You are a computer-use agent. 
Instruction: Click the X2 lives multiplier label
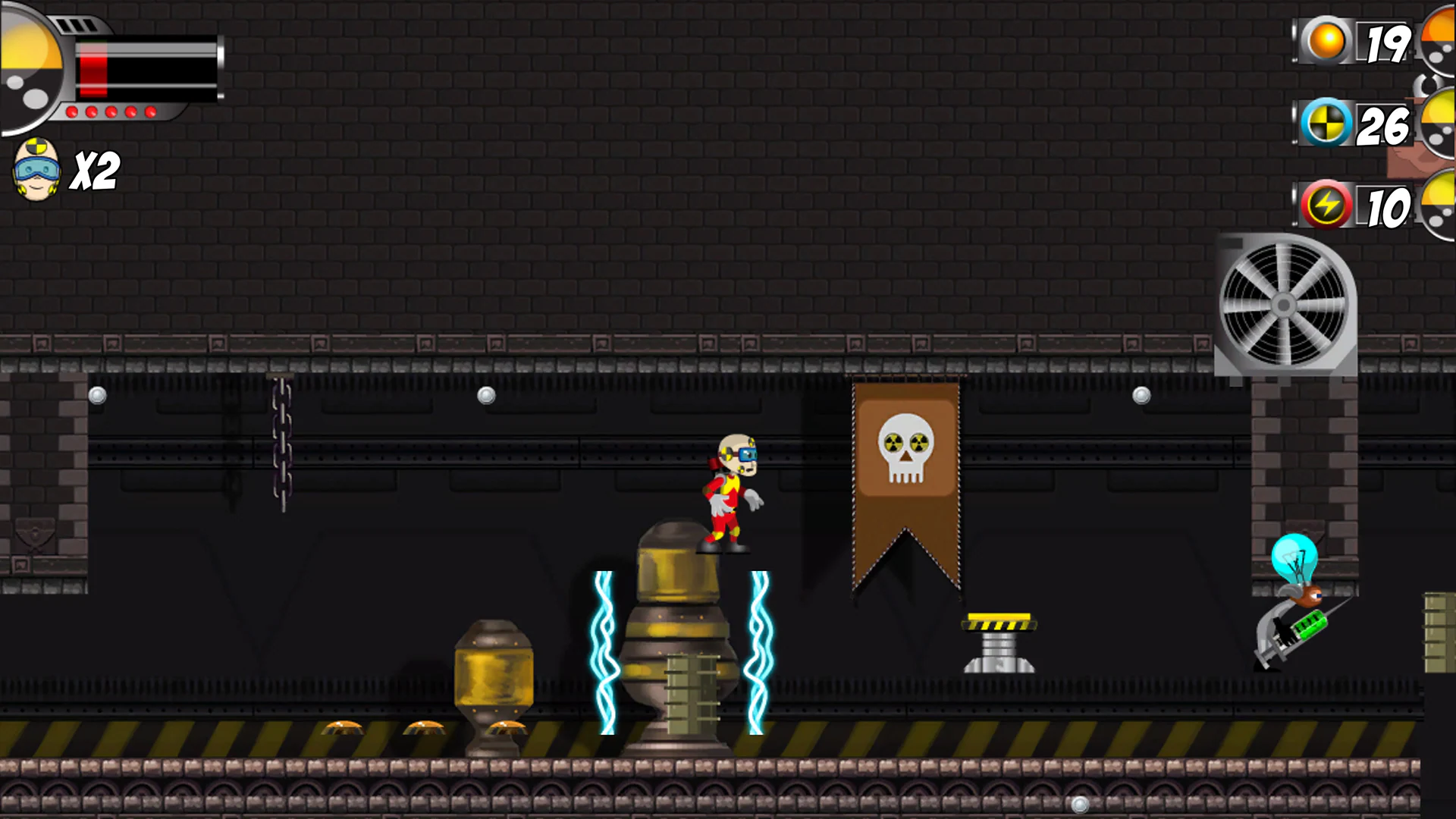(95, 171)
